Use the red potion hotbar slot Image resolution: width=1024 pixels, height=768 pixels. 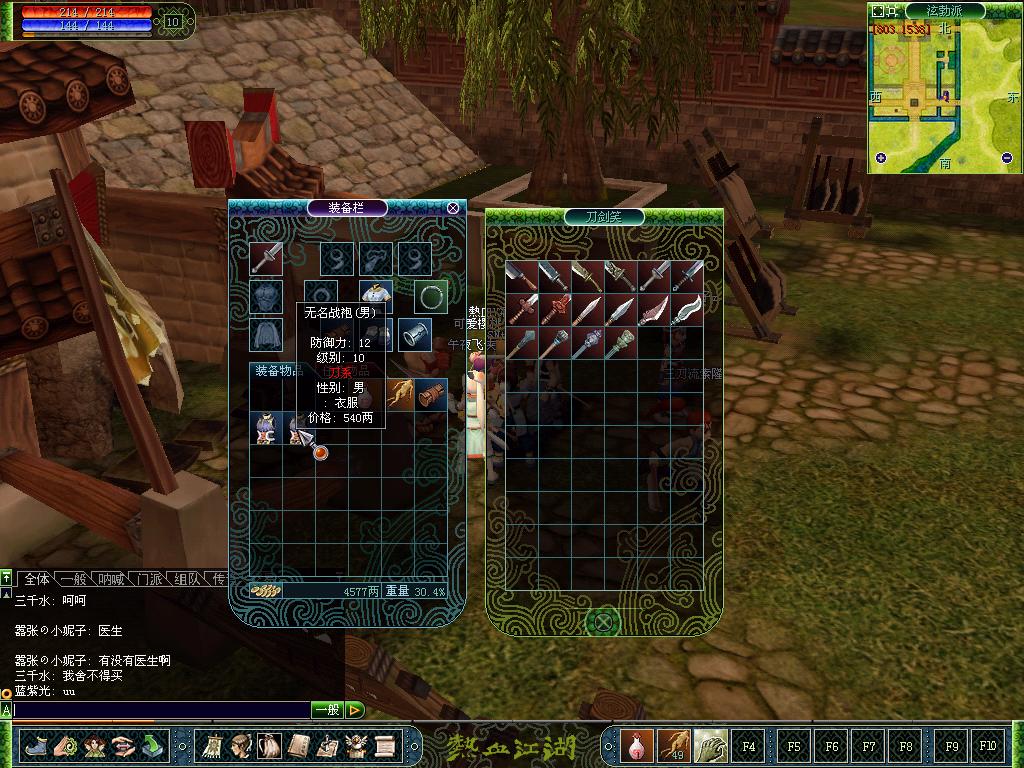[x=635, y=745]
